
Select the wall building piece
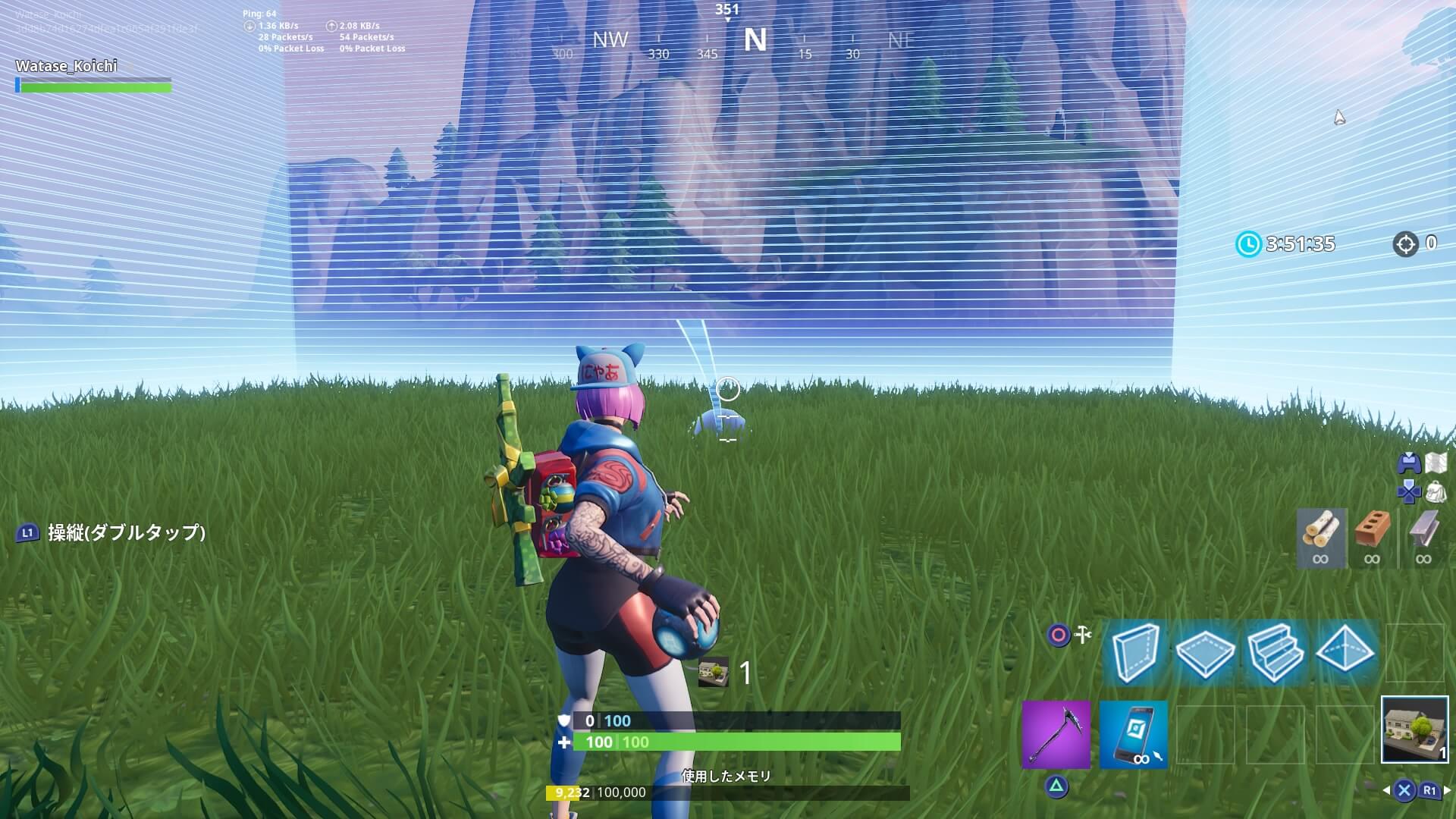pos(1135,653)
